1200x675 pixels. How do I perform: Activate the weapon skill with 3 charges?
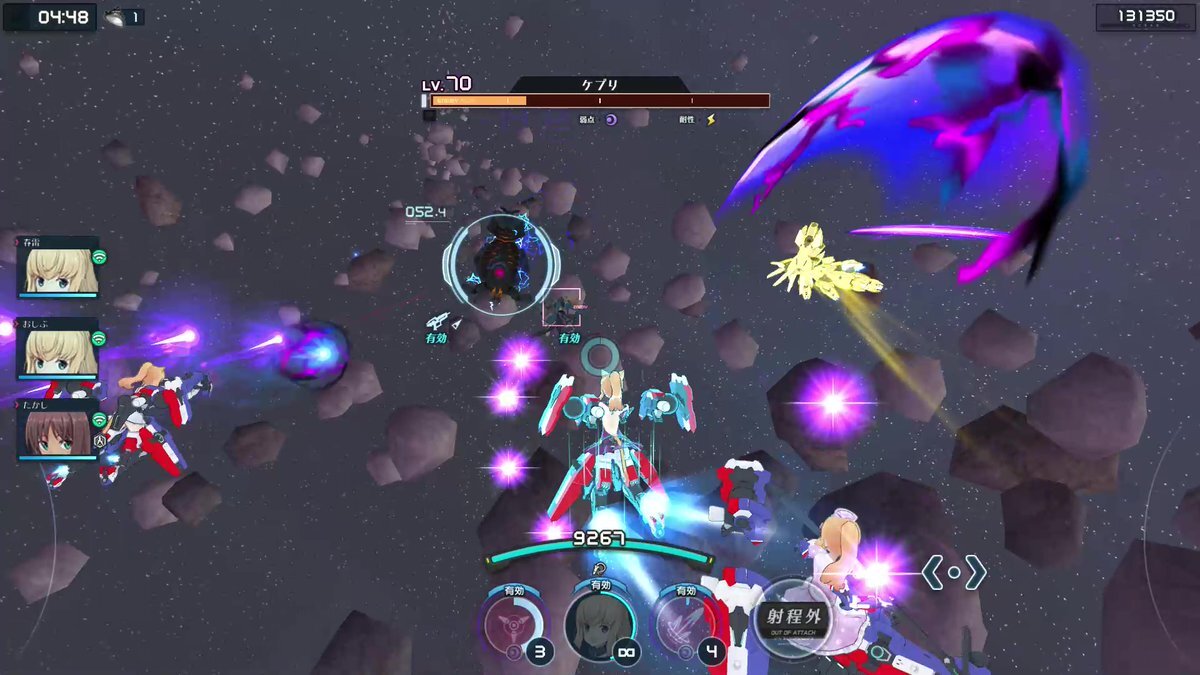[513, 625]
